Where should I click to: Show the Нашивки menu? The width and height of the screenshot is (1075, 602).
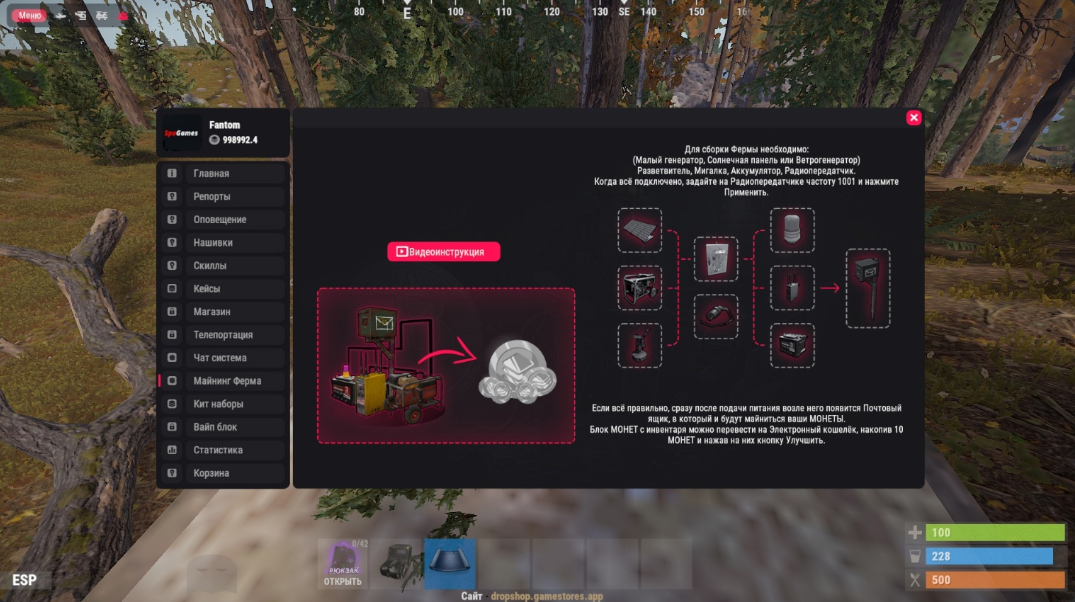coord(223,243)
